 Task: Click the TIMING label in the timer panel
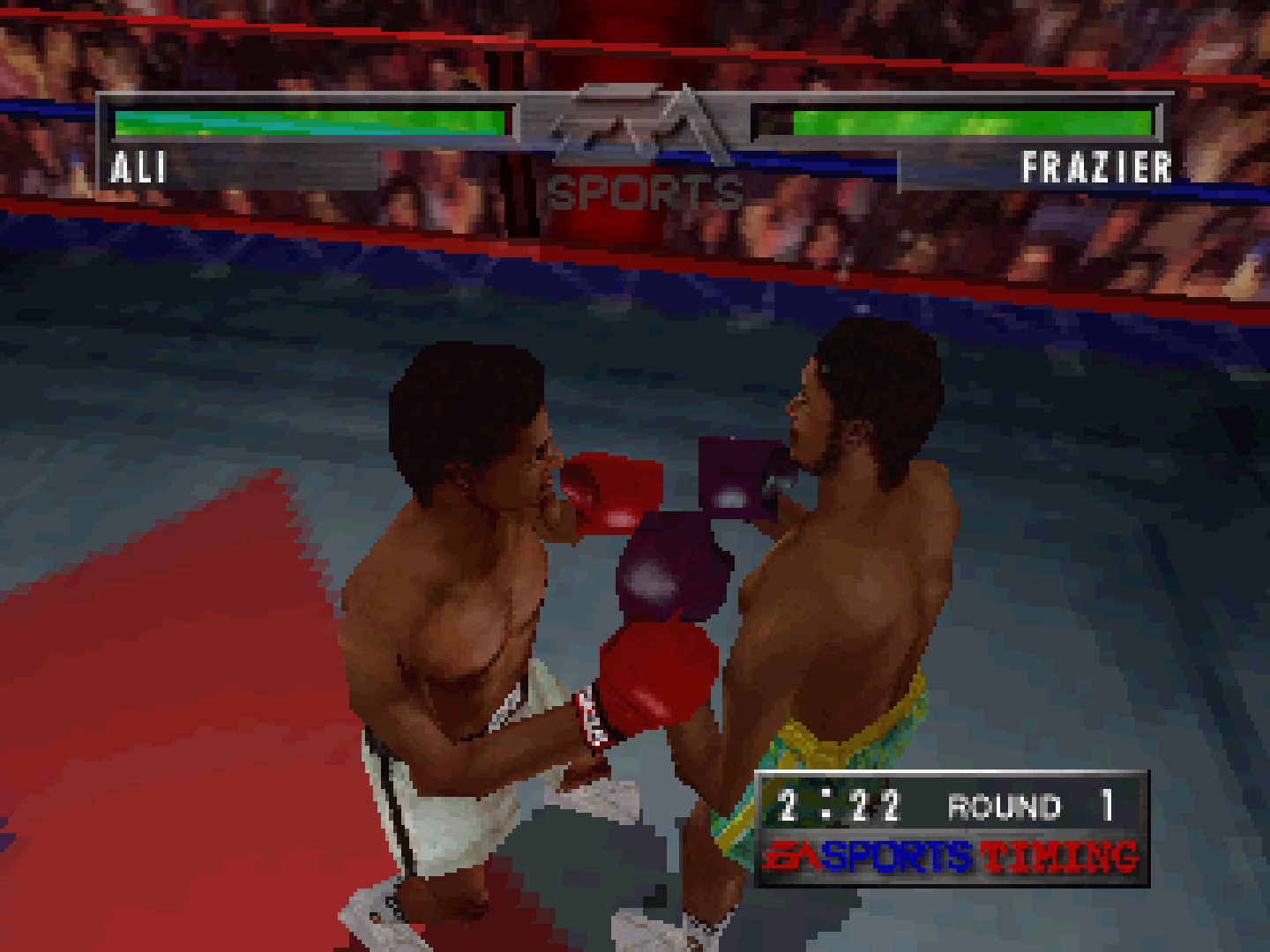1054,852
